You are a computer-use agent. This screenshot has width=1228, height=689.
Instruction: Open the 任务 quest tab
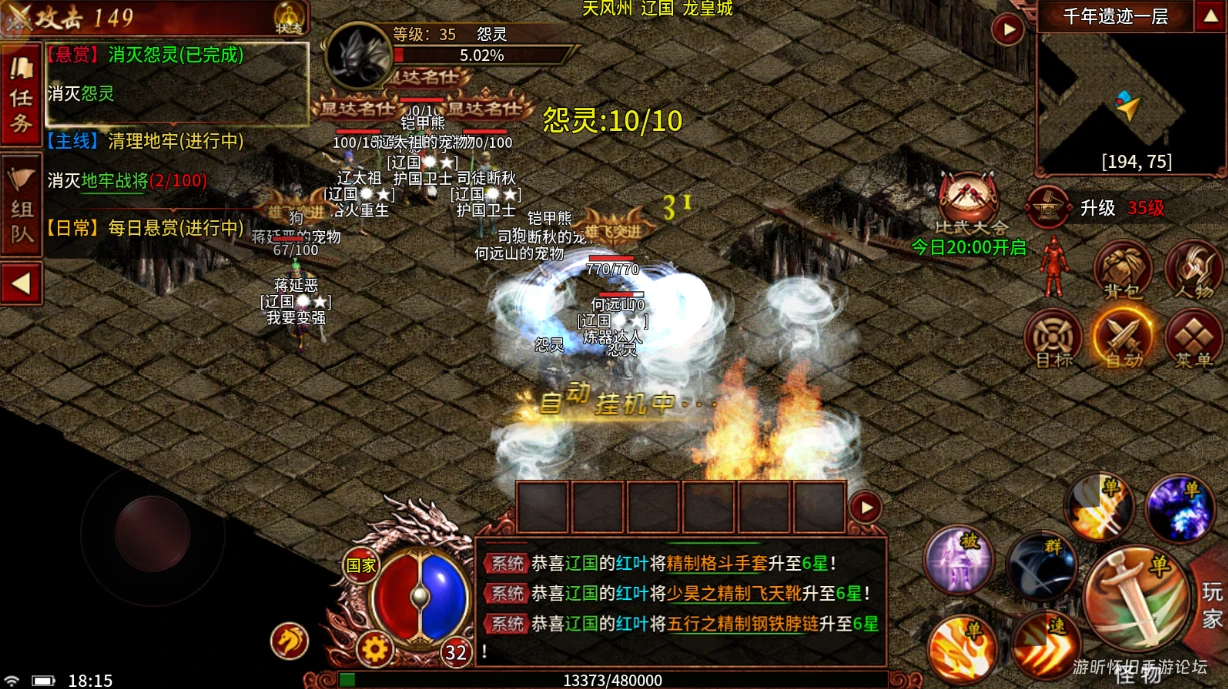pos(21,96)
